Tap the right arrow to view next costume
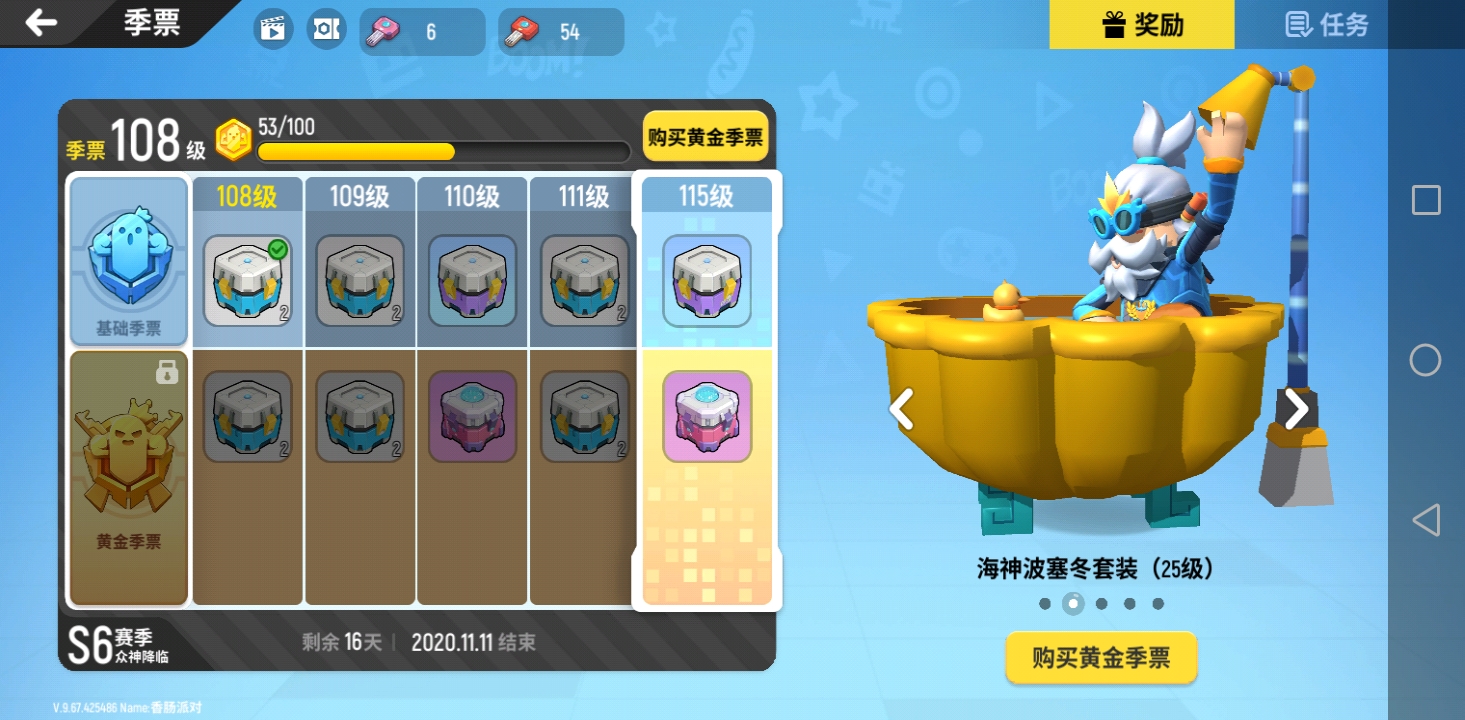Image resolution: width=1465 pixels, height=720 pixels. (1297, 409)
